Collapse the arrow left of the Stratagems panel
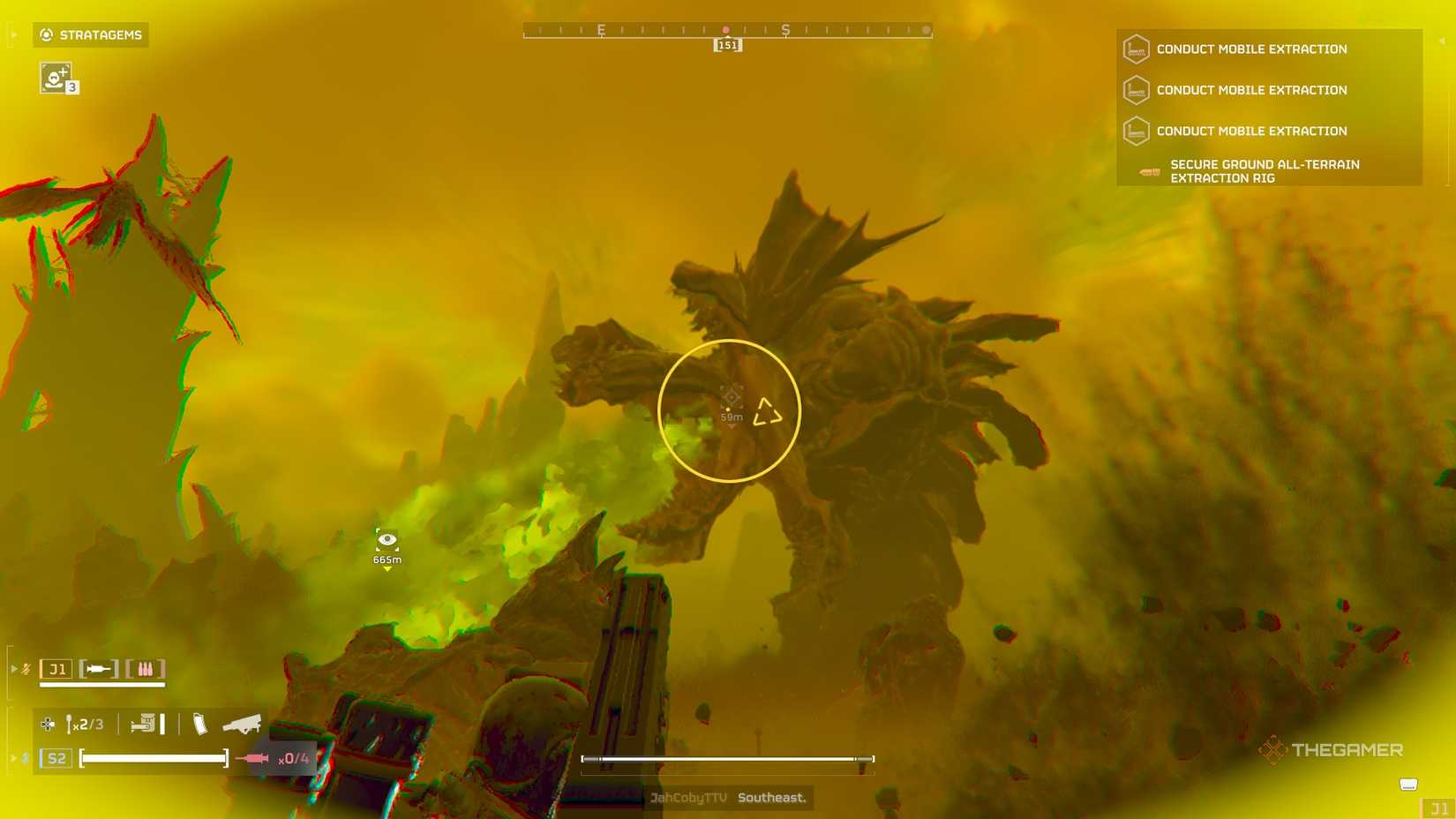 pyautogui.click(x=12, y=35)
